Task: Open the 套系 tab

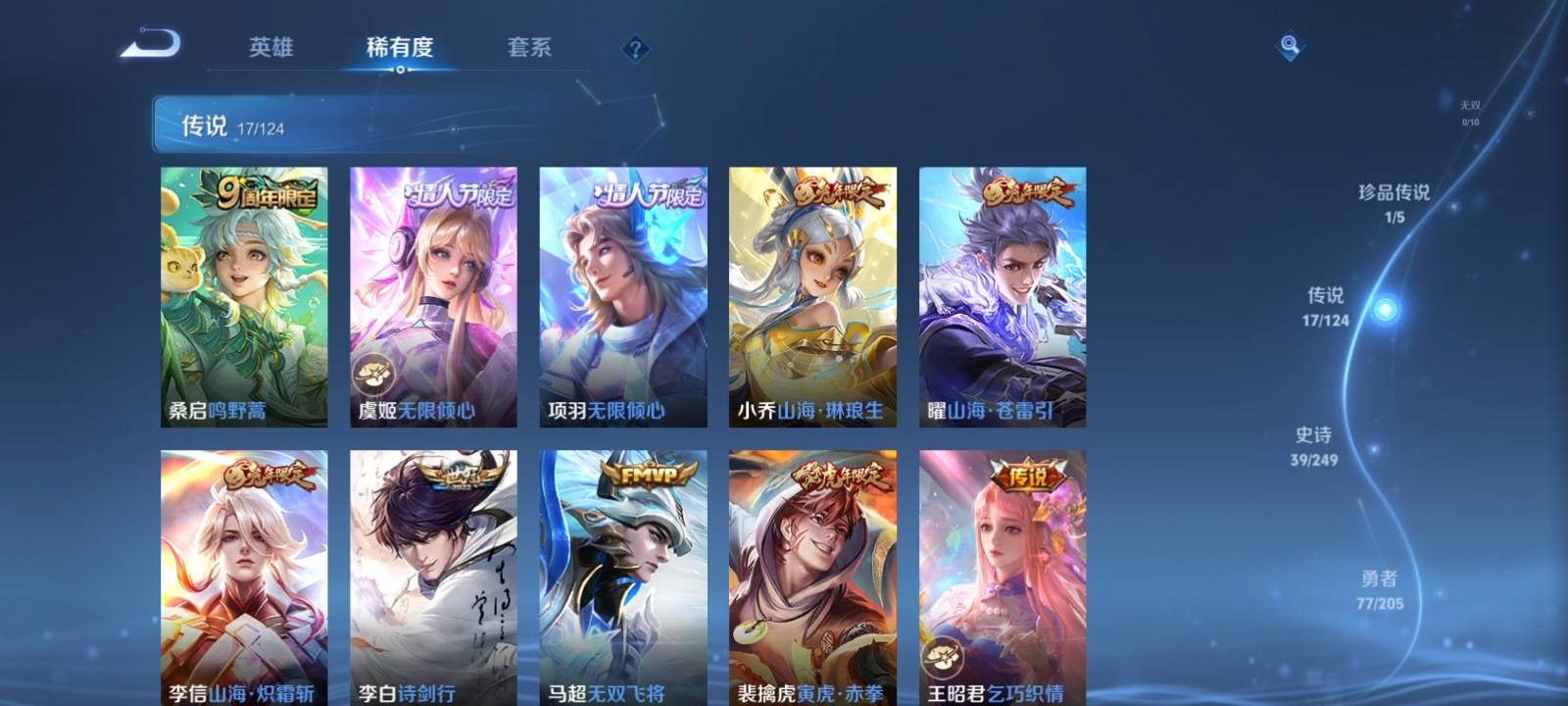Action: click(x=529, y=47)
